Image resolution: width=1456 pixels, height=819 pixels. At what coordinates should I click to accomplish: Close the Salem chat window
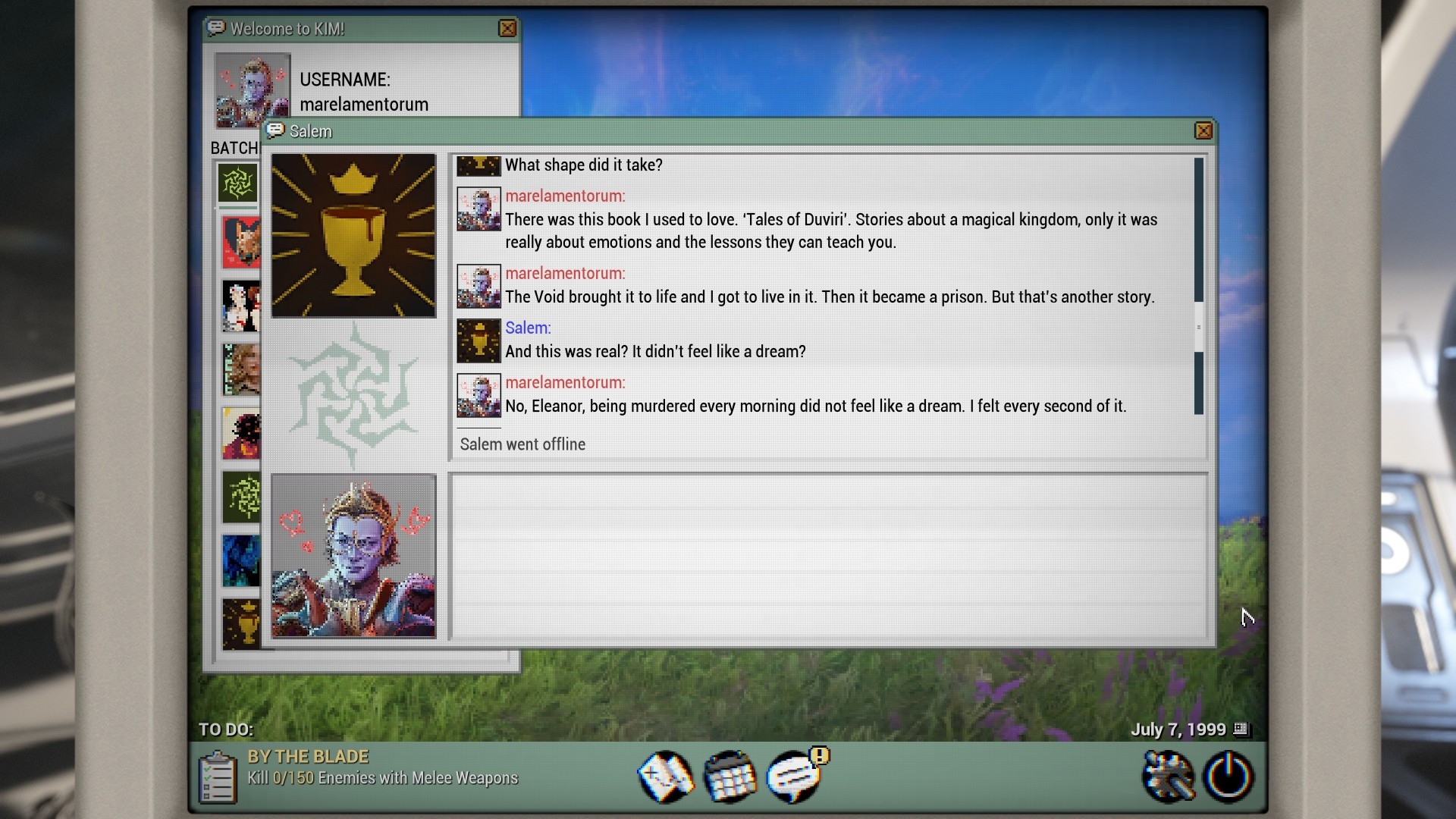(x=1203, y=131)
